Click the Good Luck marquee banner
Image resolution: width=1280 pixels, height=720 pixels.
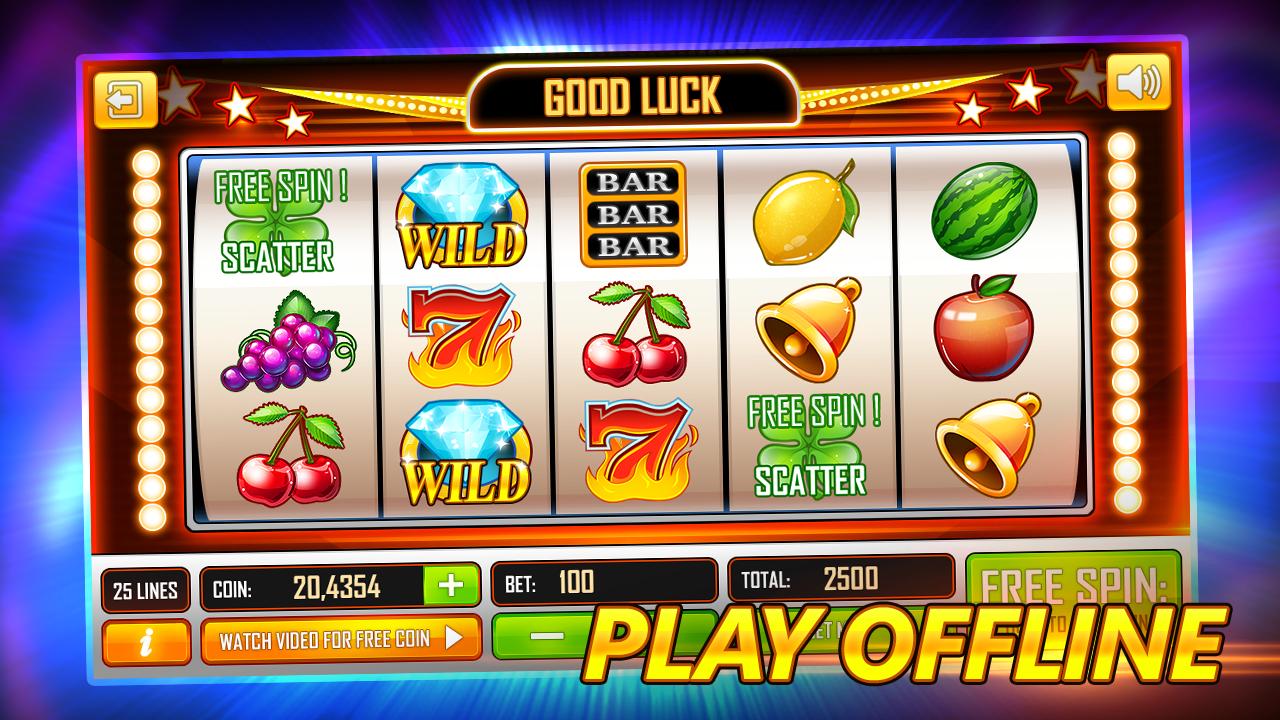click(636, 93)
